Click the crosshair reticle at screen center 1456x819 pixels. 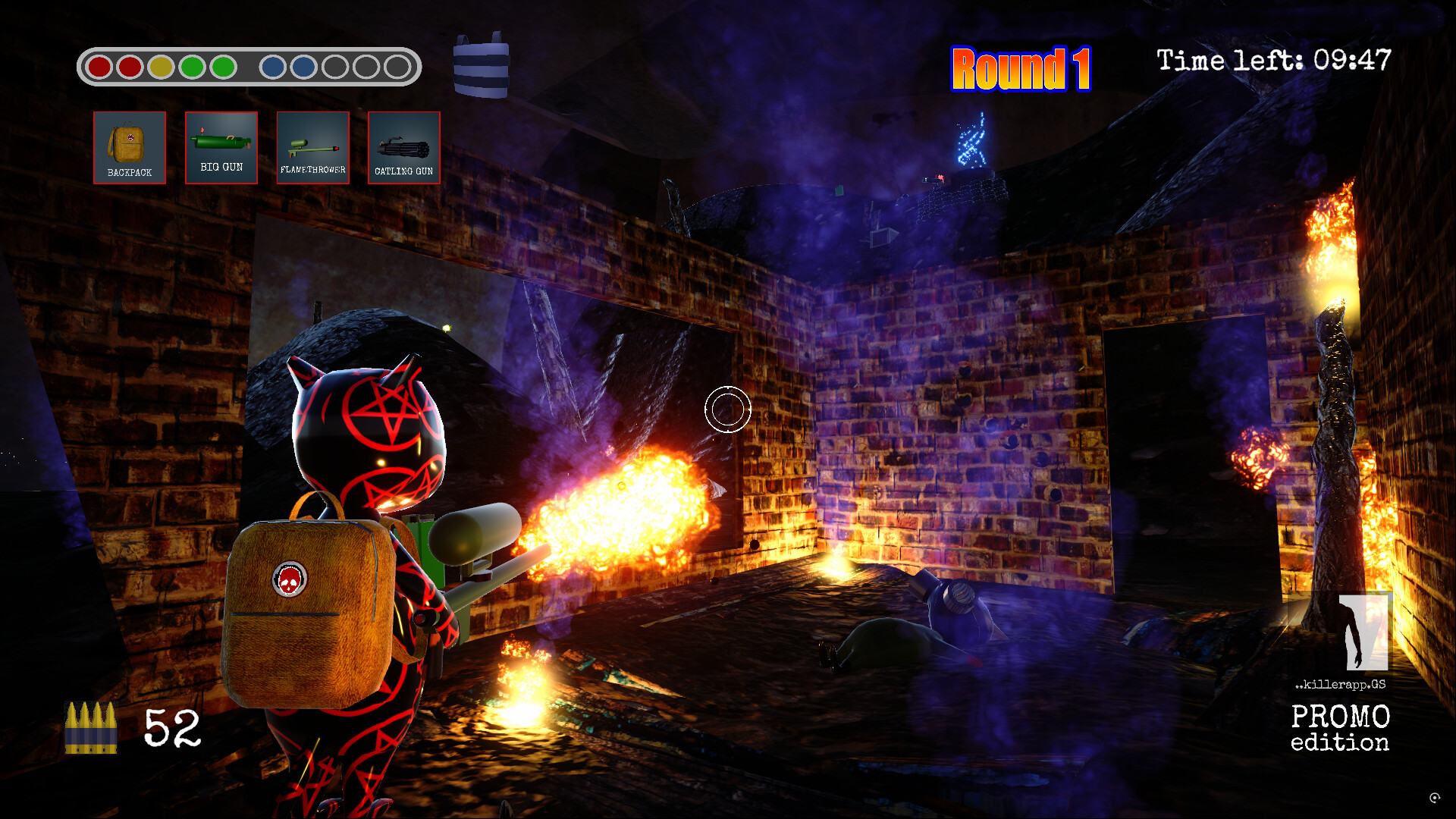point(727,408)
